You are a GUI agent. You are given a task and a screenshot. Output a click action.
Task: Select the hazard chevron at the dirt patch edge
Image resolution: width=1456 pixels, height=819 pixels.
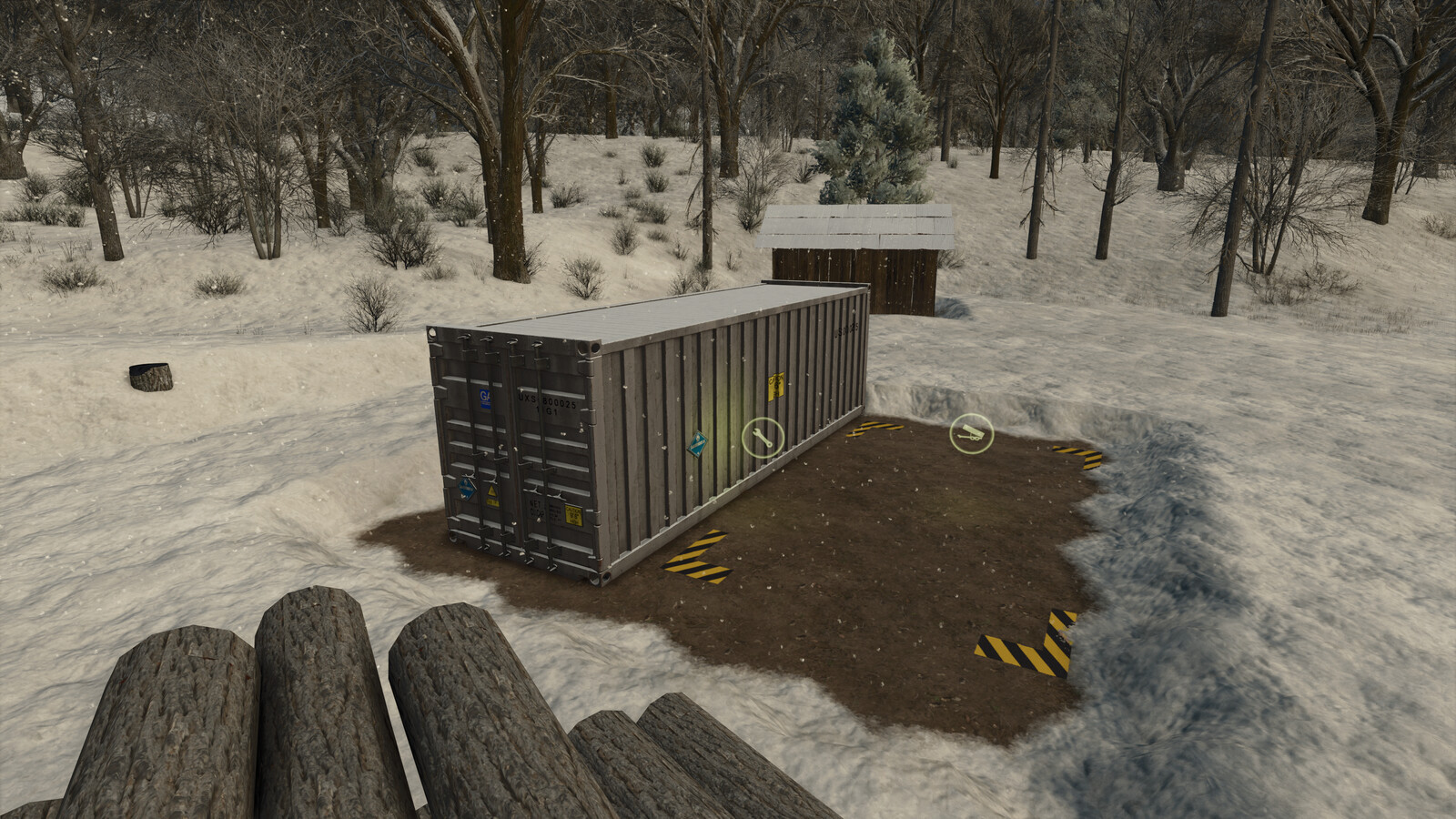point(1024,651)
